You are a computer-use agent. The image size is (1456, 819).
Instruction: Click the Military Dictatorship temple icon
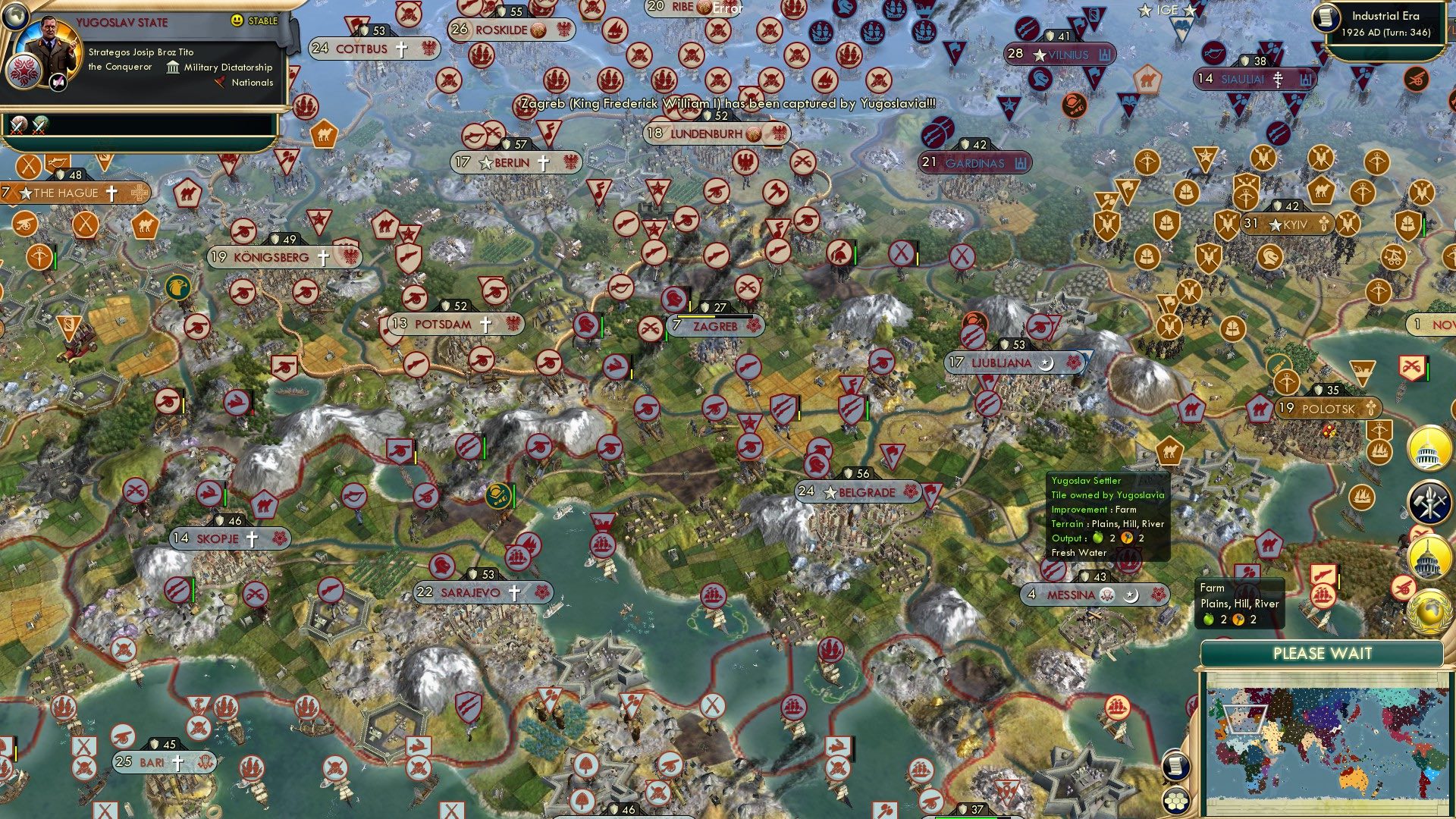(173, 69)
